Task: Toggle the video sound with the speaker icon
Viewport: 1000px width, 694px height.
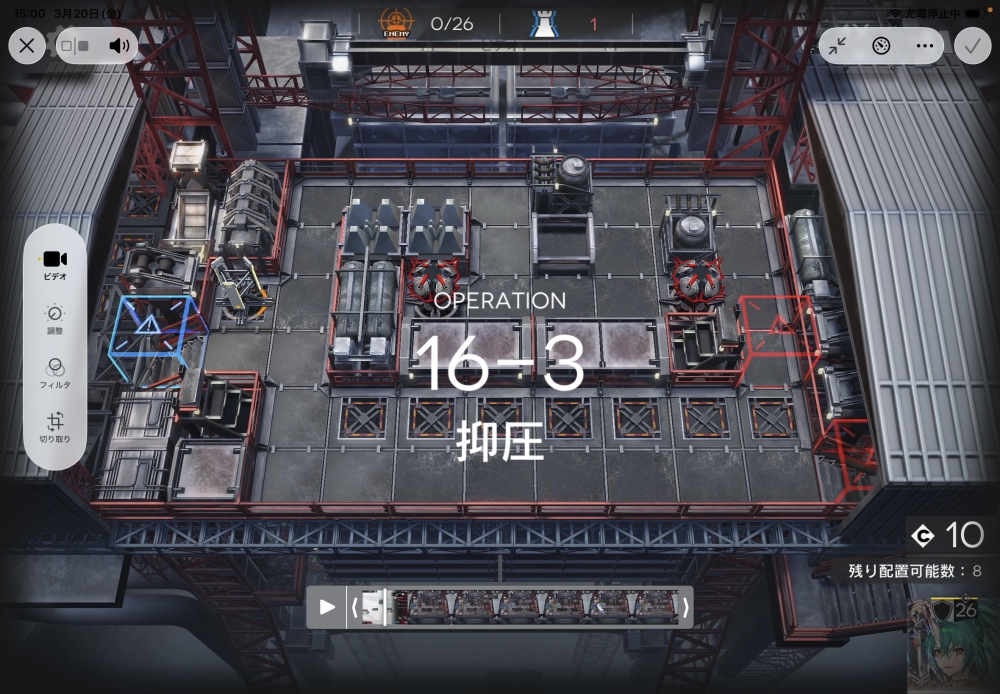Action: pyautogui.click(x=120, y=45)
